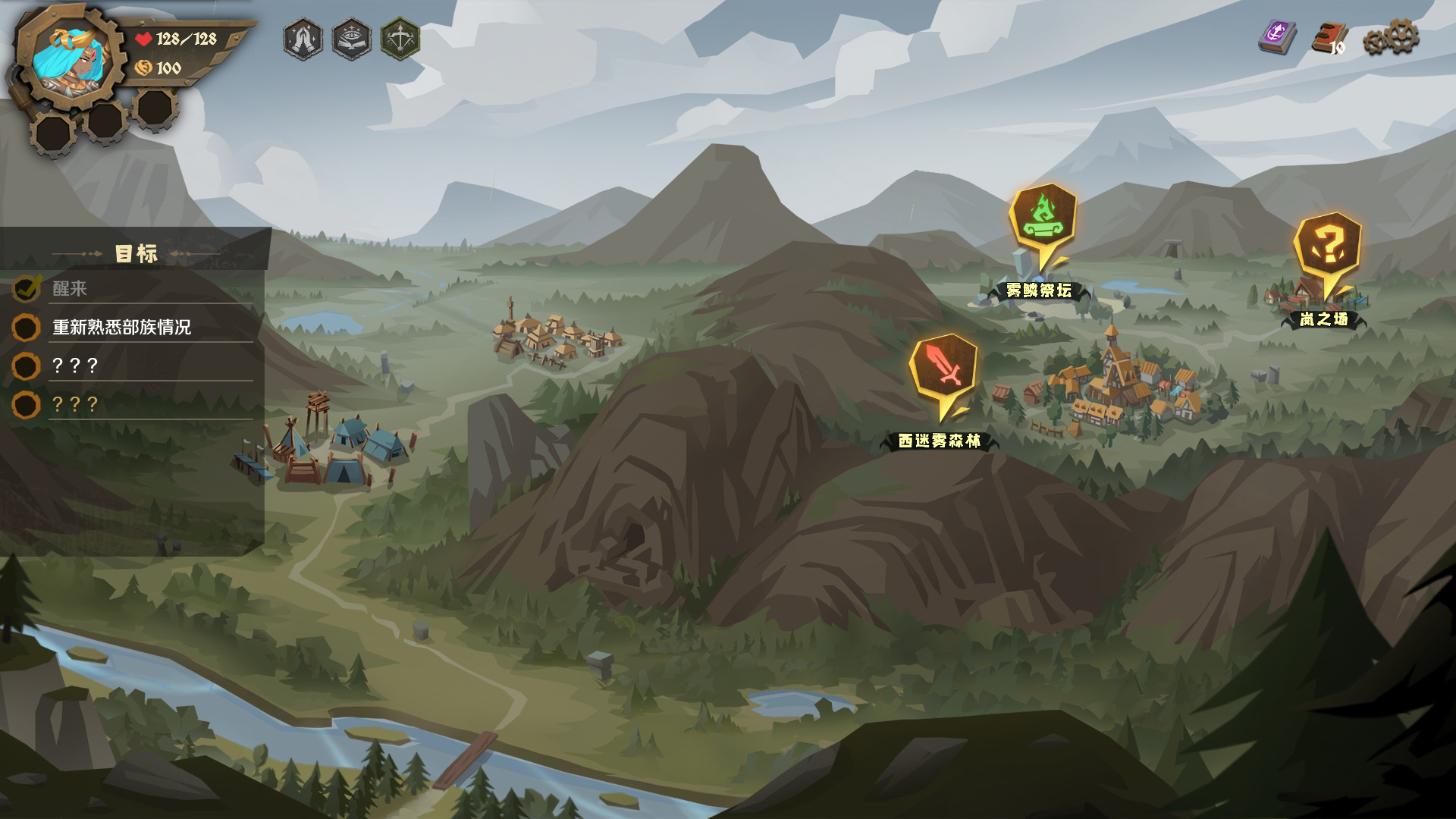The image size is (1456, 819).
Task: Click the empty circle beside first ???
Action: pos(25,366)
